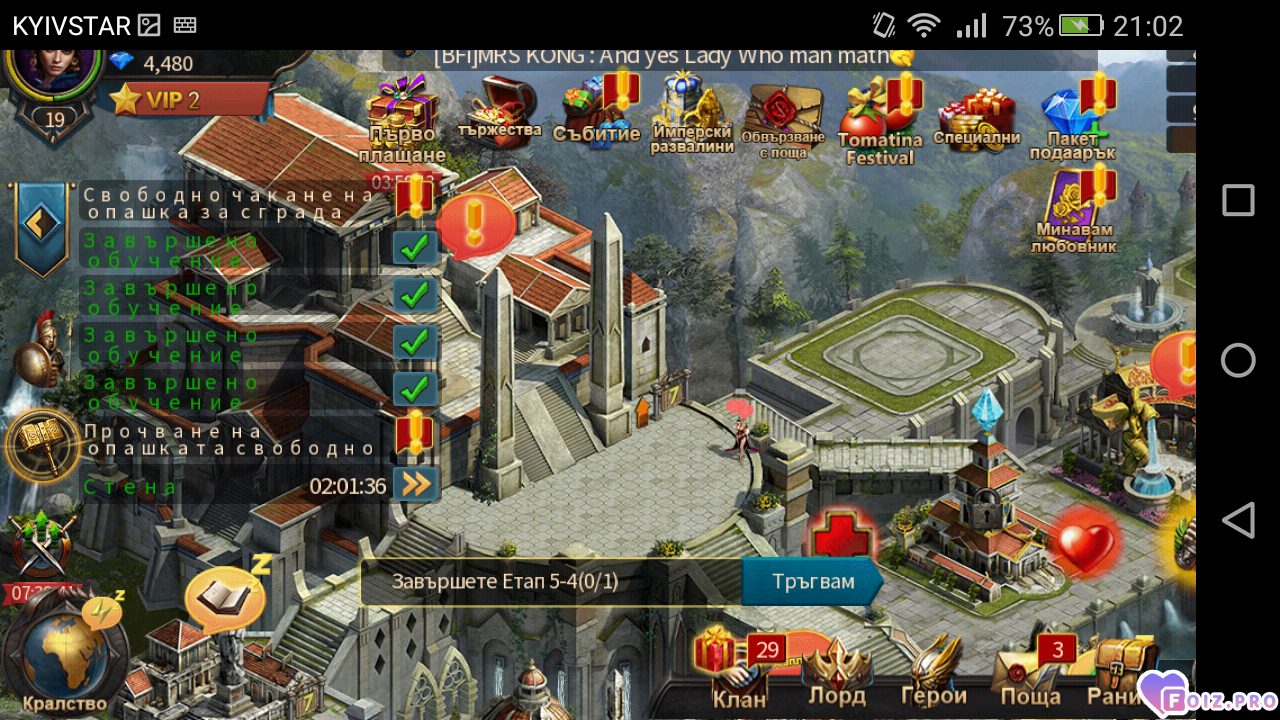Open the тържества treasure chest icon

click(x=500, y=110)
